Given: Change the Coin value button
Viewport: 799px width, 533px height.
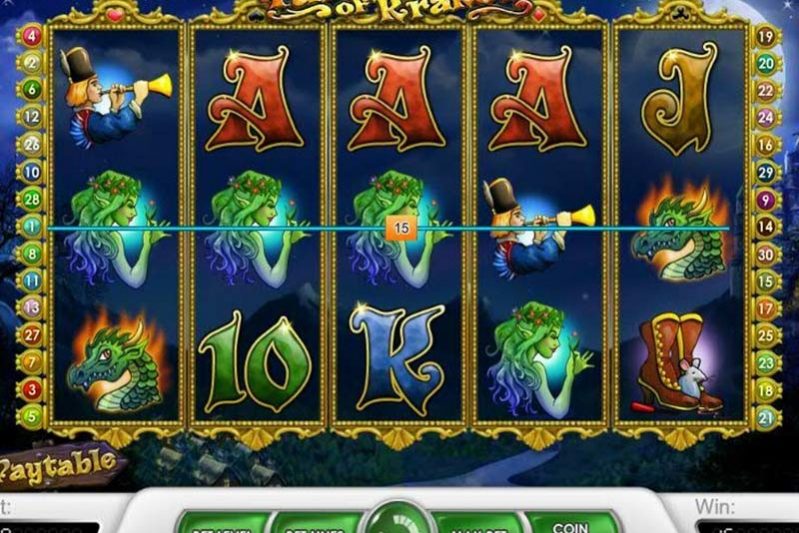Looking at the screenshot, I should coord(572,521).
